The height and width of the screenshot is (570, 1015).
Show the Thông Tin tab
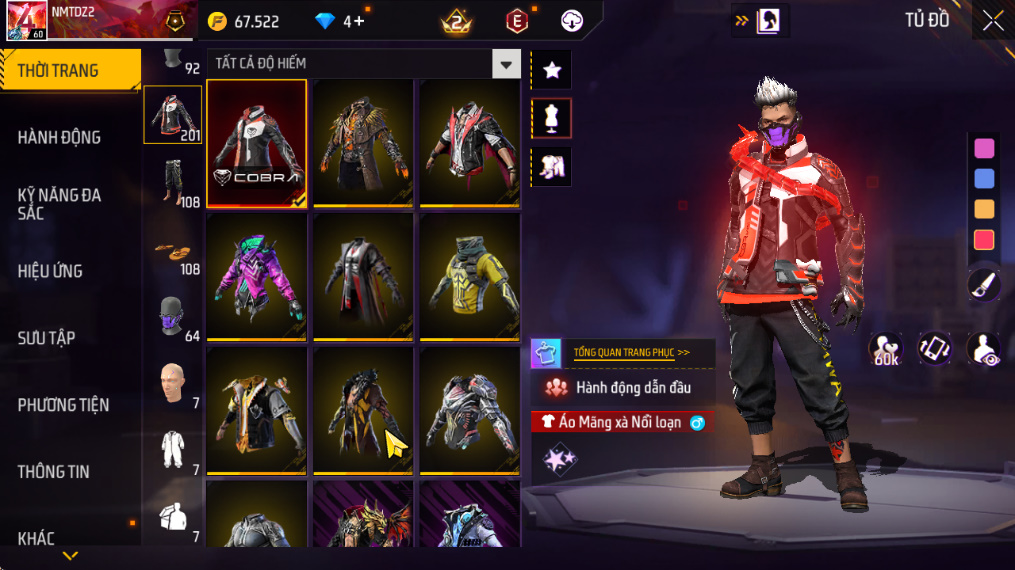pyautogui.click(x=53, y=471)
